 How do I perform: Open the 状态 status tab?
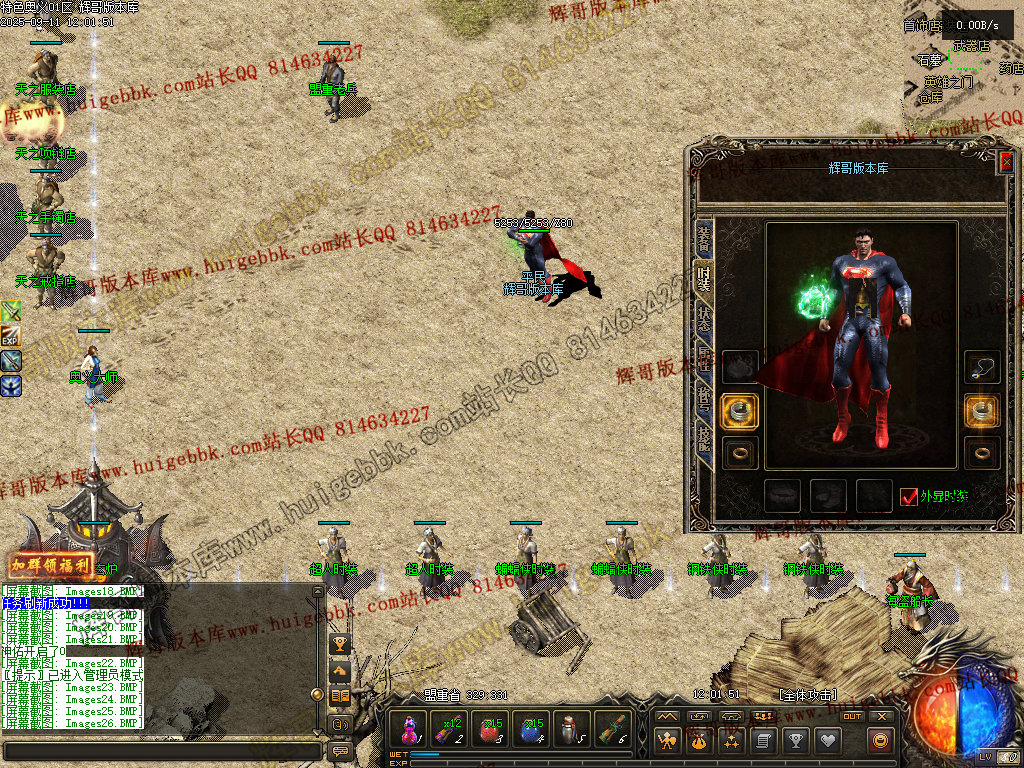pos(704,318)
